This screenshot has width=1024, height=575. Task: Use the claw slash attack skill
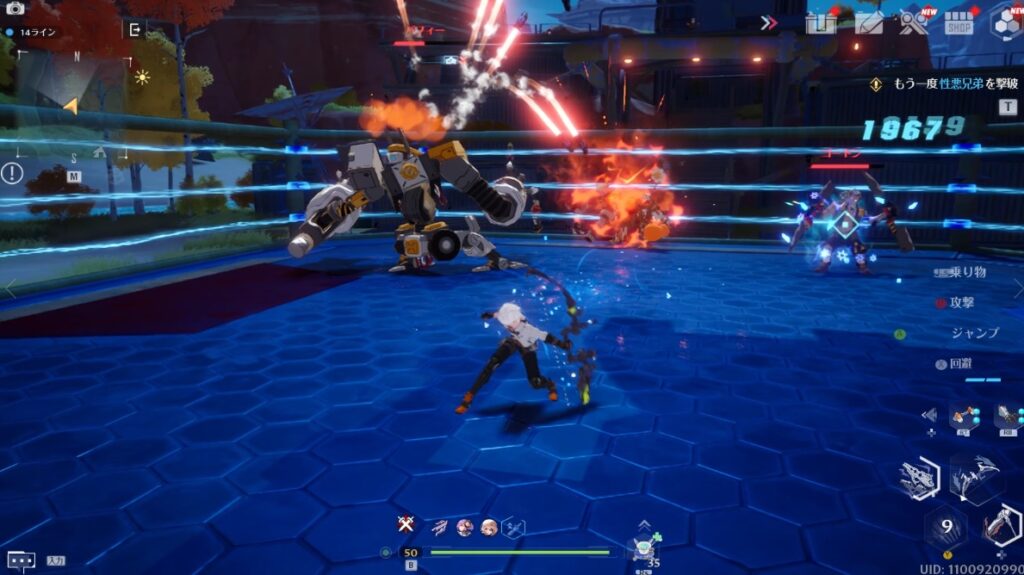(x=972, y=477)
